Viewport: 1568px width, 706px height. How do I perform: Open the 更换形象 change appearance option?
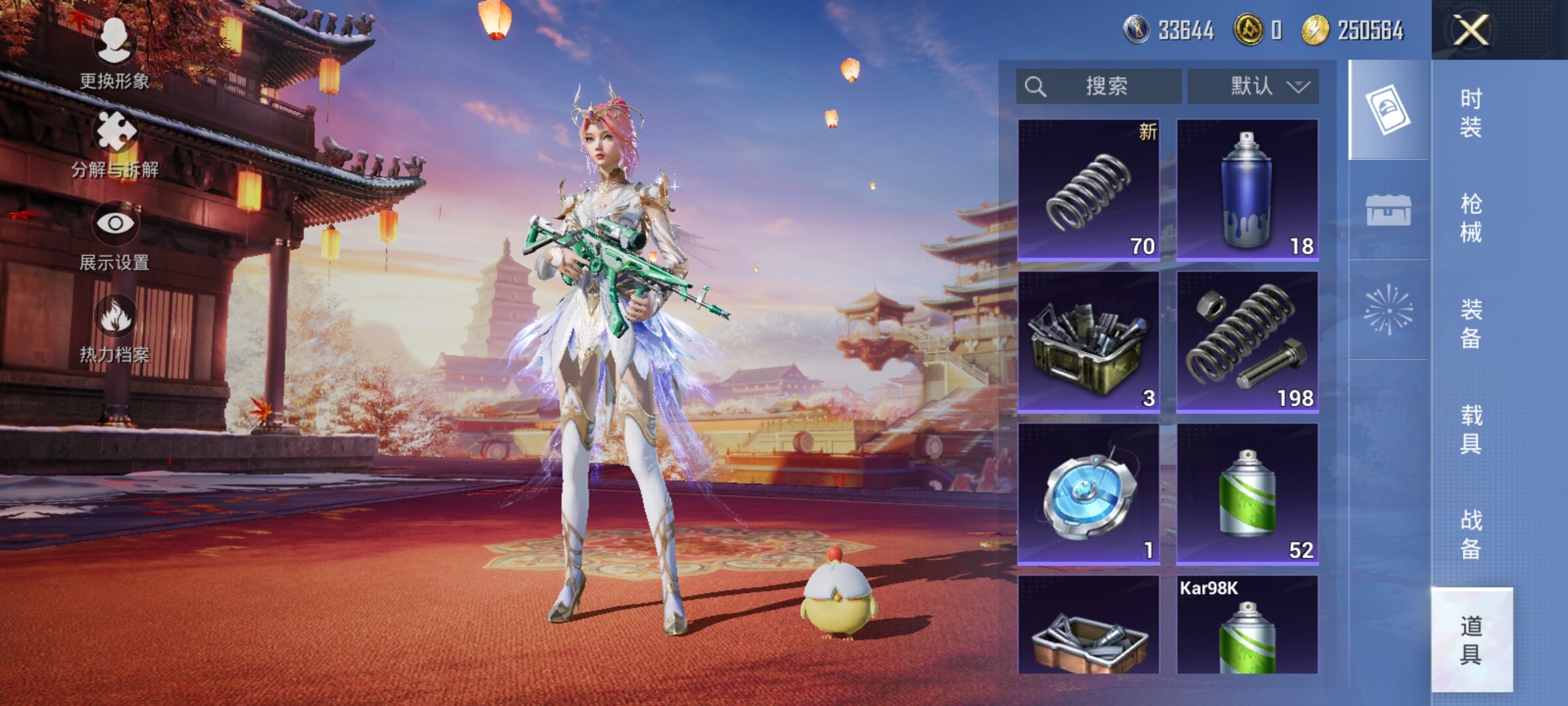point(115,54)
